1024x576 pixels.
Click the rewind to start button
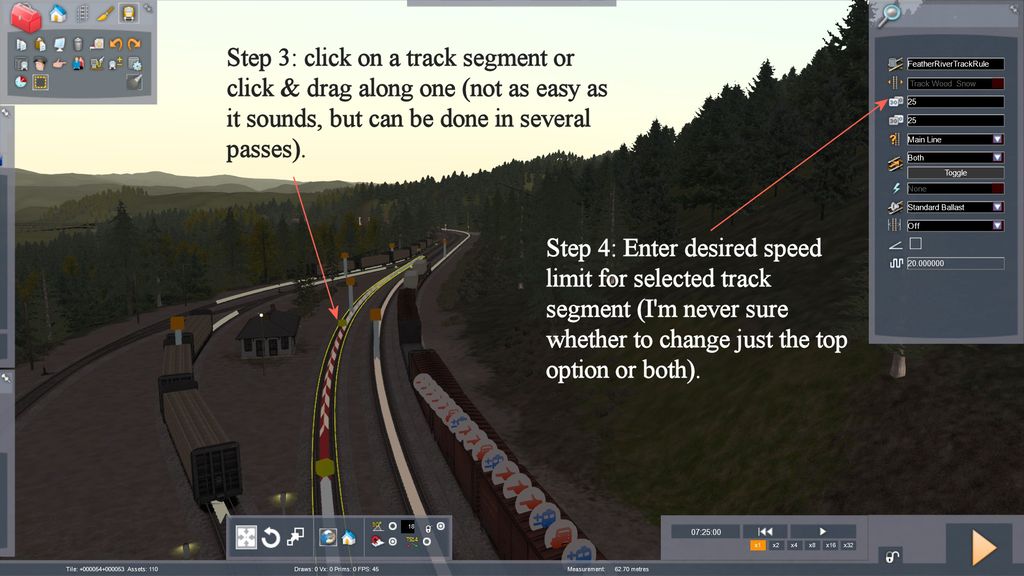point(764,531)
